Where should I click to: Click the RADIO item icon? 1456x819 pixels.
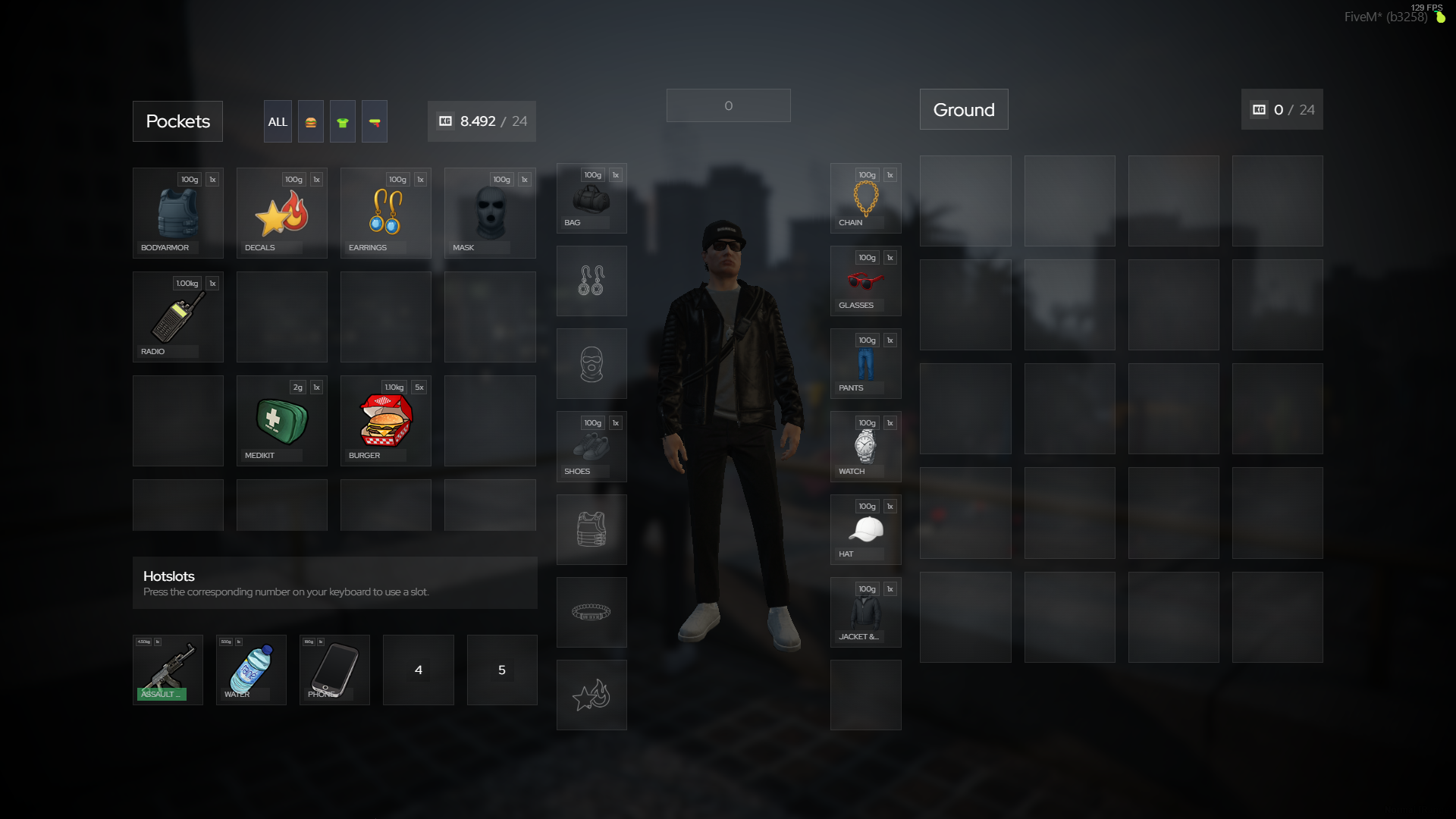[177, 316]
